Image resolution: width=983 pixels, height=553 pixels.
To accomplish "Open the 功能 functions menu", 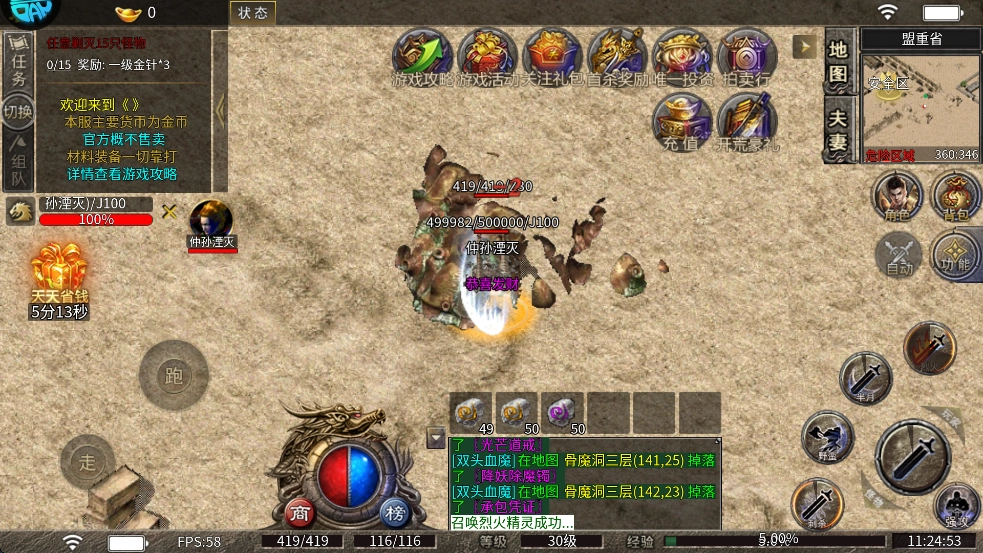I will pyautogui.click(x=956, y=253).
